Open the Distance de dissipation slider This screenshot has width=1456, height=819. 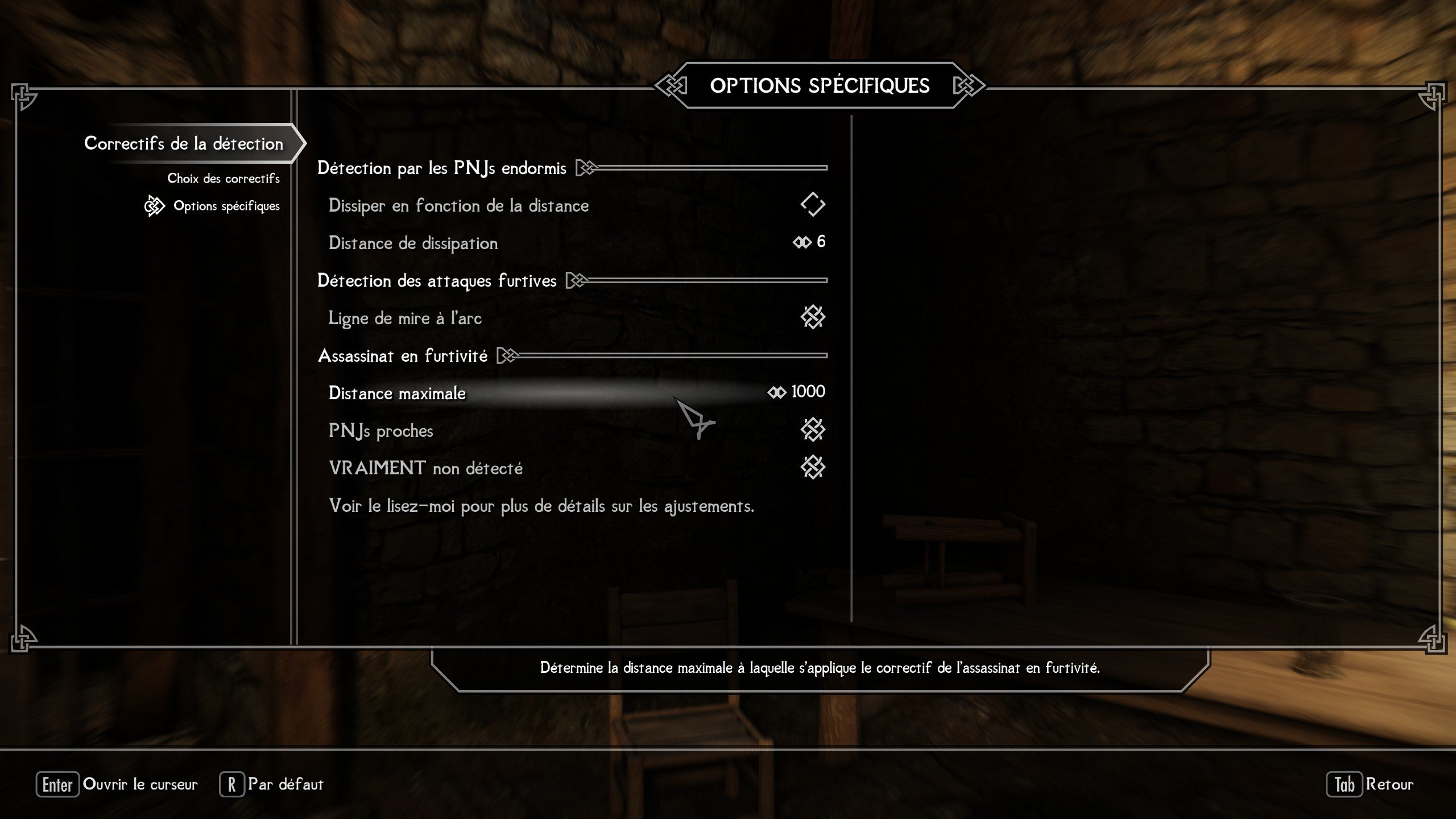point(809,242)
